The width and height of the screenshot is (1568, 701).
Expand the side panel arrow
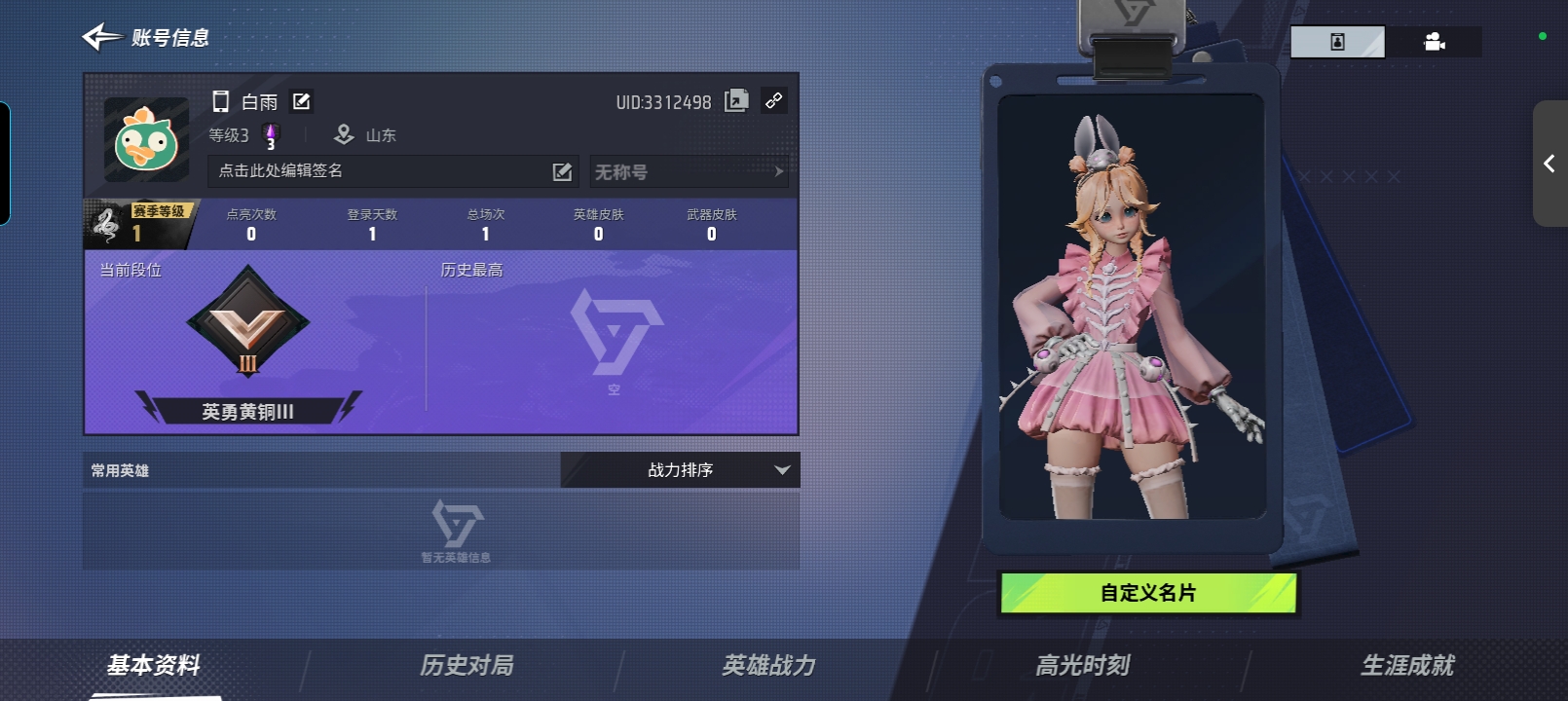coord(1549,164)
